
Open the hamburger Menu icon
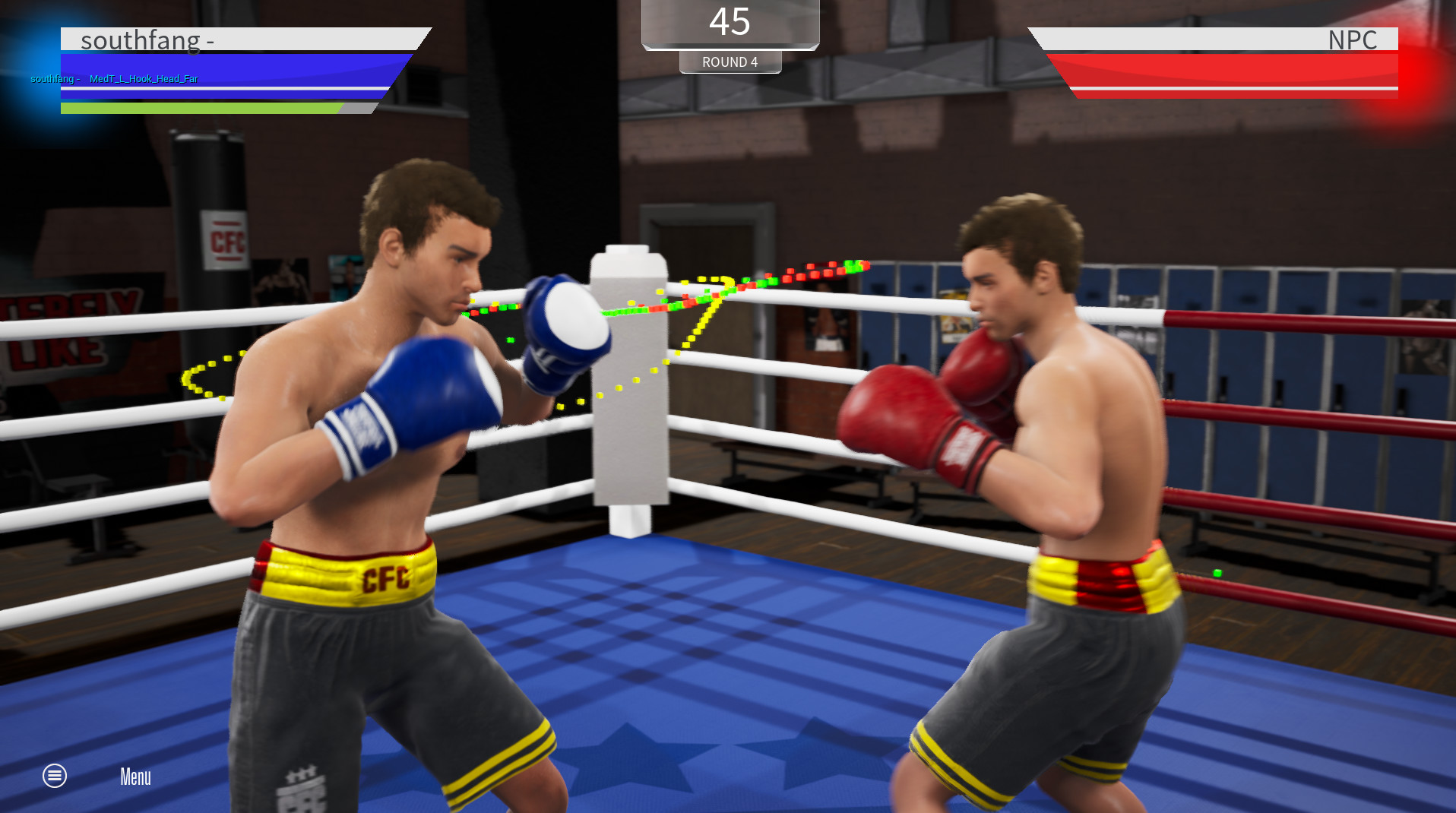click(x=53, y=776)
